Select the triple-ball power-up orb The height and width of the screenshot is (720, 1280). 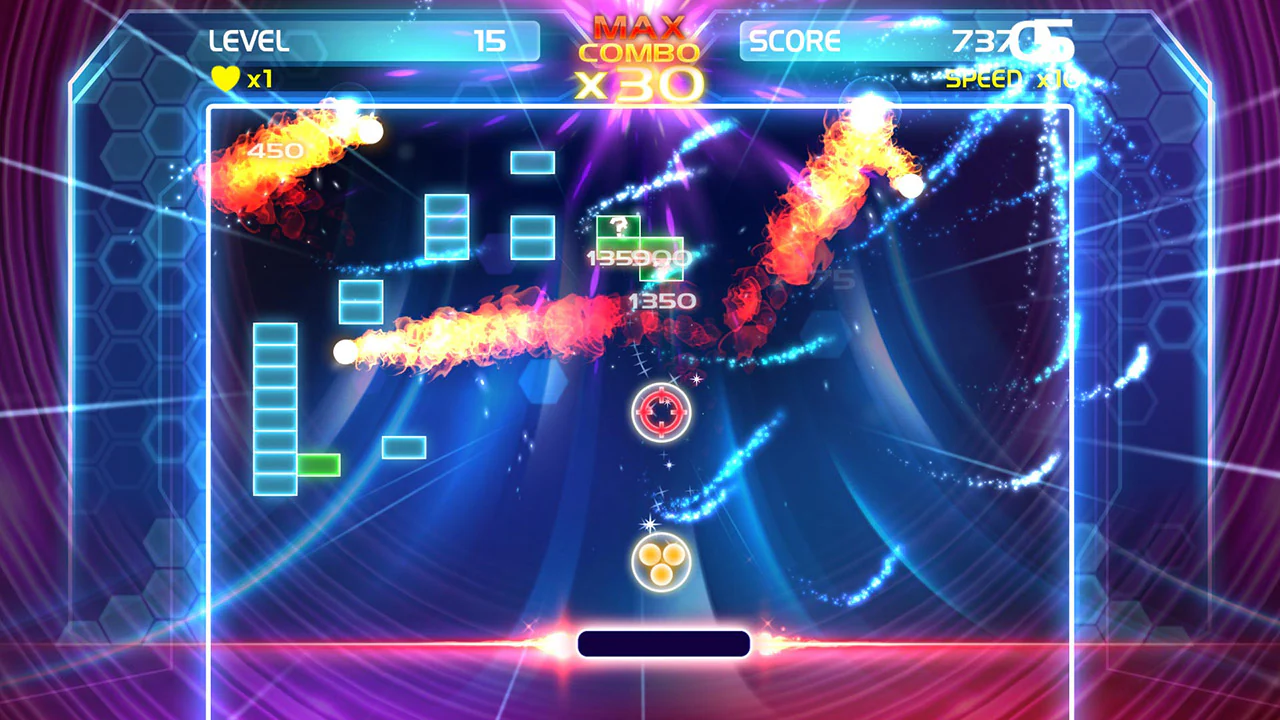[x=663, y=563]
